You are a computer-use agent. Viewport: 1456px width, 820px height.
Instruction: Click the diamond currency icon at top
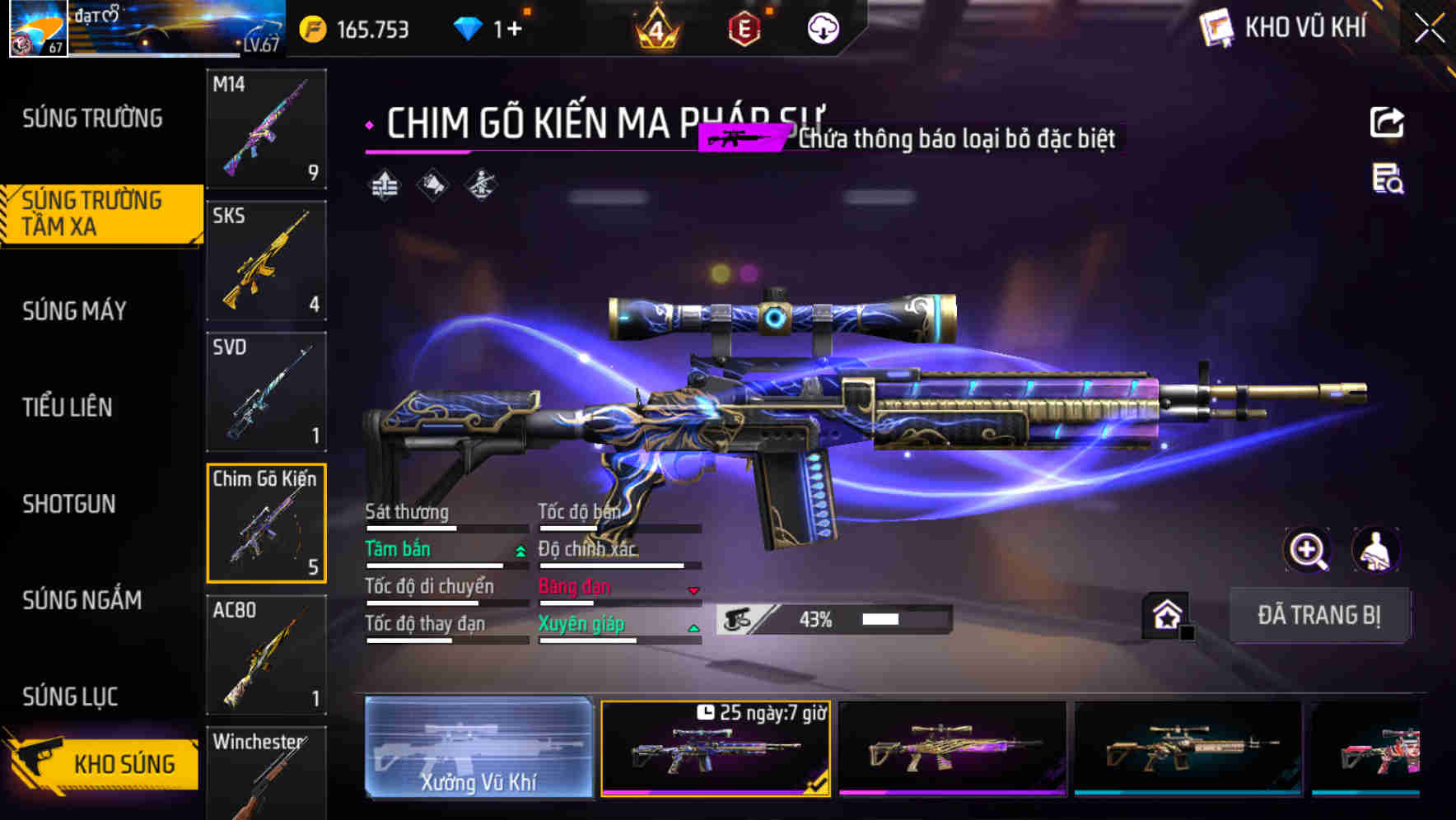click(469, 26)
